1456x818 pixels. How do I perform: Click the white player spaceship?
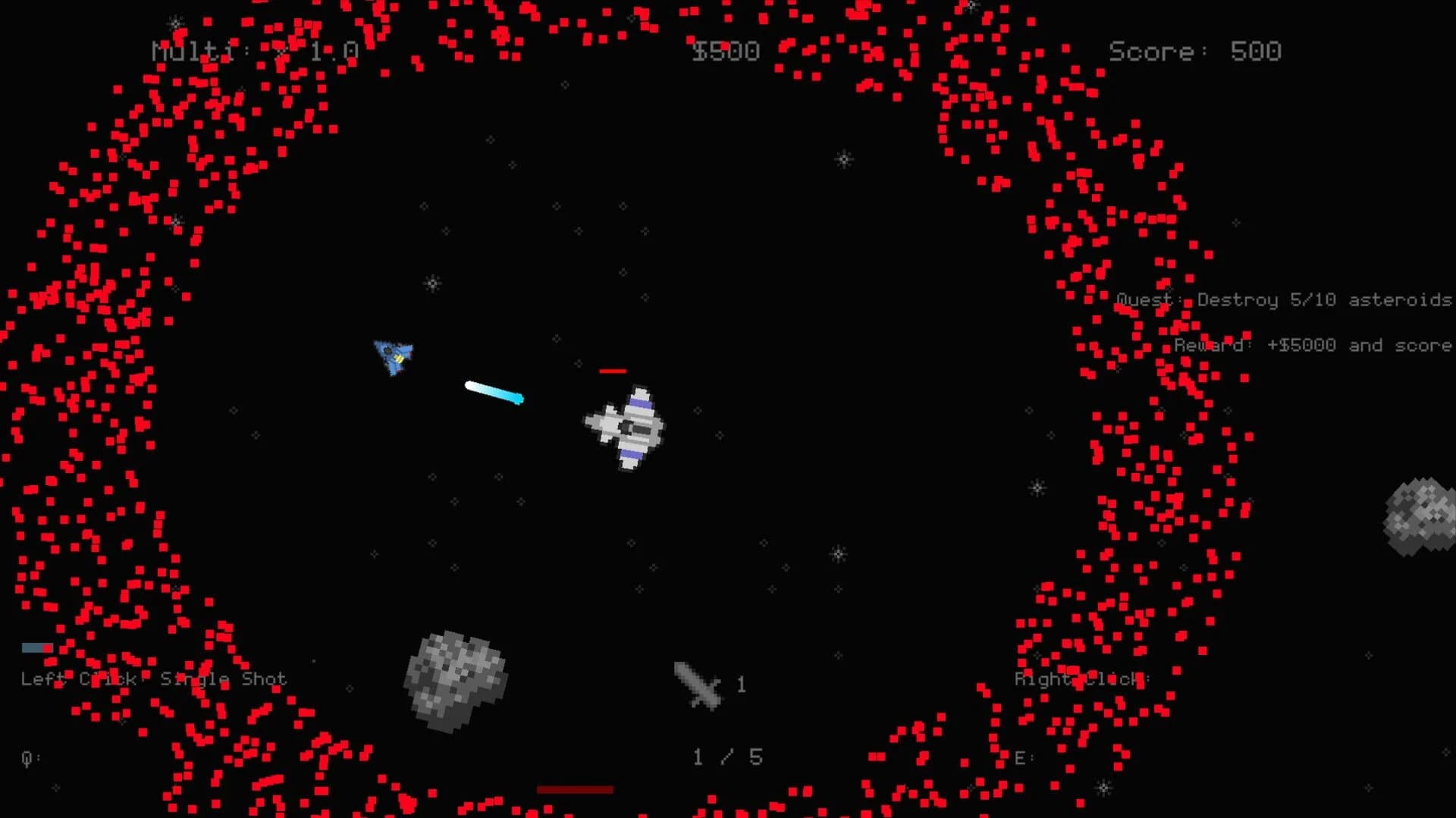pos(626,428)
